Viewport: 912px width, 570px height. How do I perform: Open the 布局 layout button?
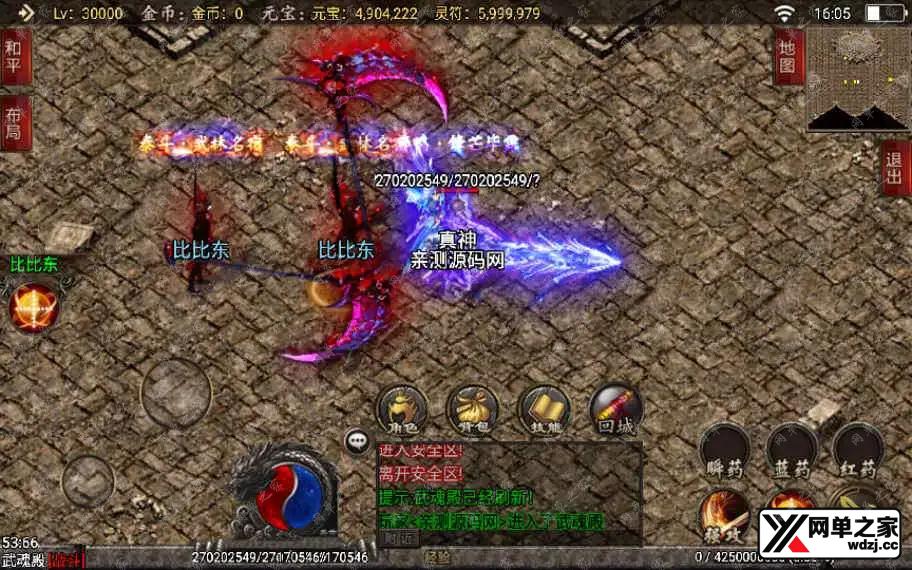pyautogui.click(x=15, y=123)
